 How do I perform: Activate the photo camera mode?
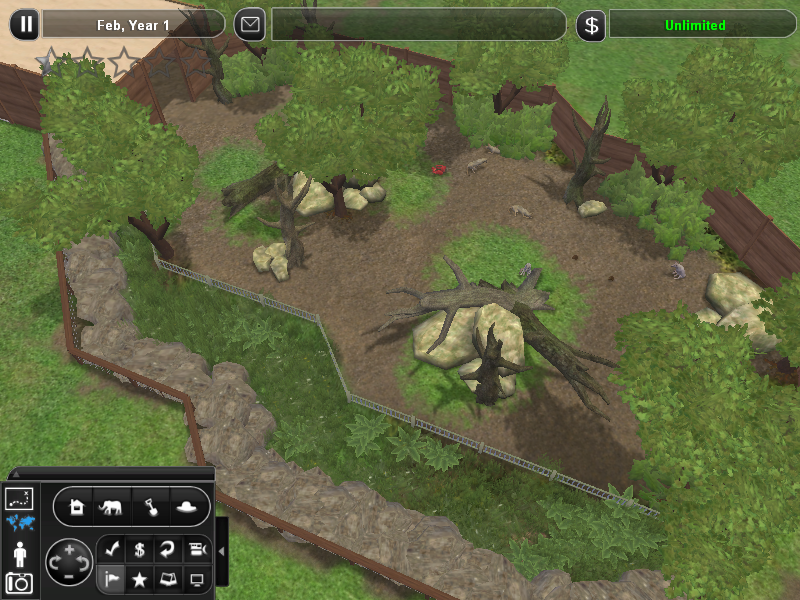coord(19,583)
